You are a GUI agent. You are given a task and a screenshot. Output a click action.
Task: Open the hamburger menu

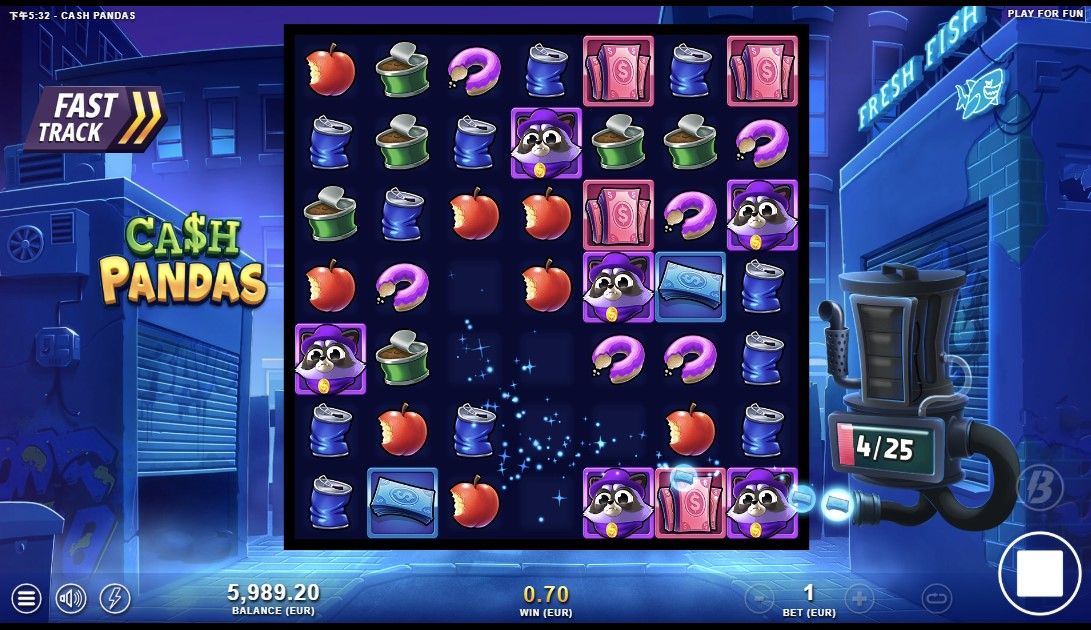pyautogui.click(x=26, y=599)
